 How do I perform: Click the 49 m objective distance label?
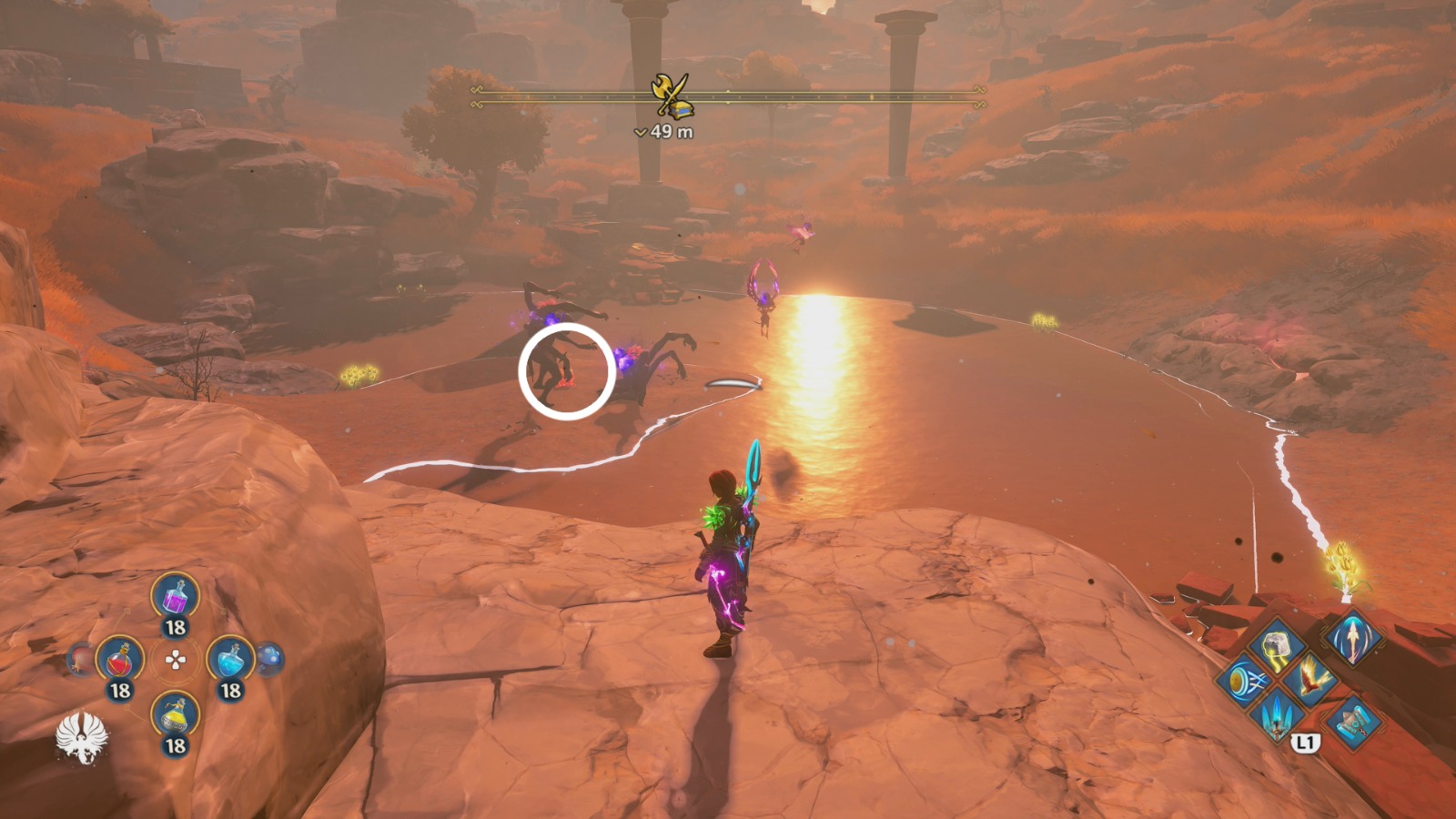673,130
